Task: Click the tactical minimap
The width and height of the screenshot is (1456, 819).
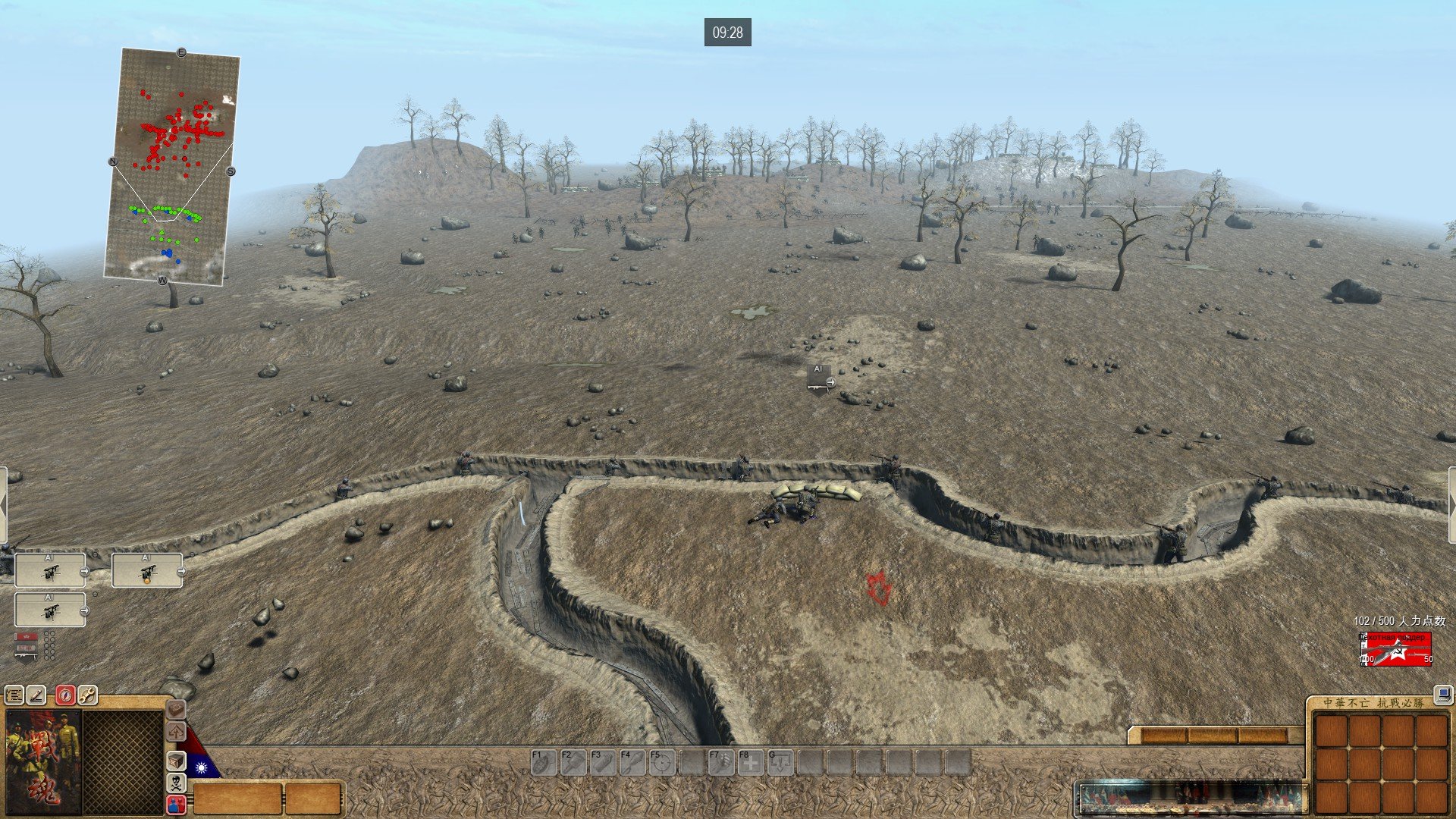Action: tap(173, 166)
